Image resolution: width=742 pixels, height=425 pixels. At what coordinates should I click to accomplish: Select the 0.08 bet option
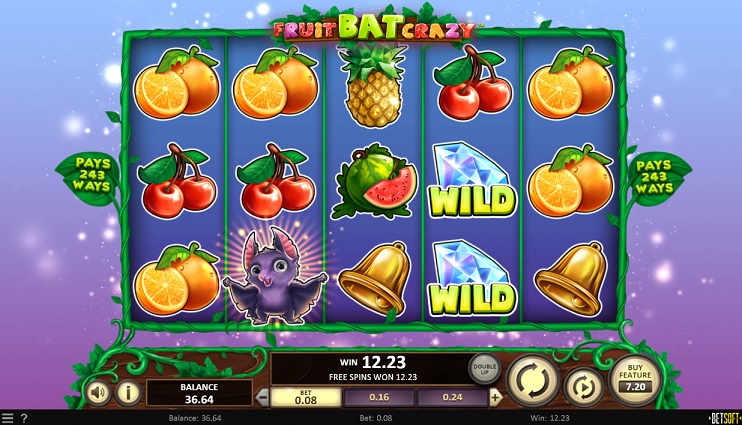[306, 397]
